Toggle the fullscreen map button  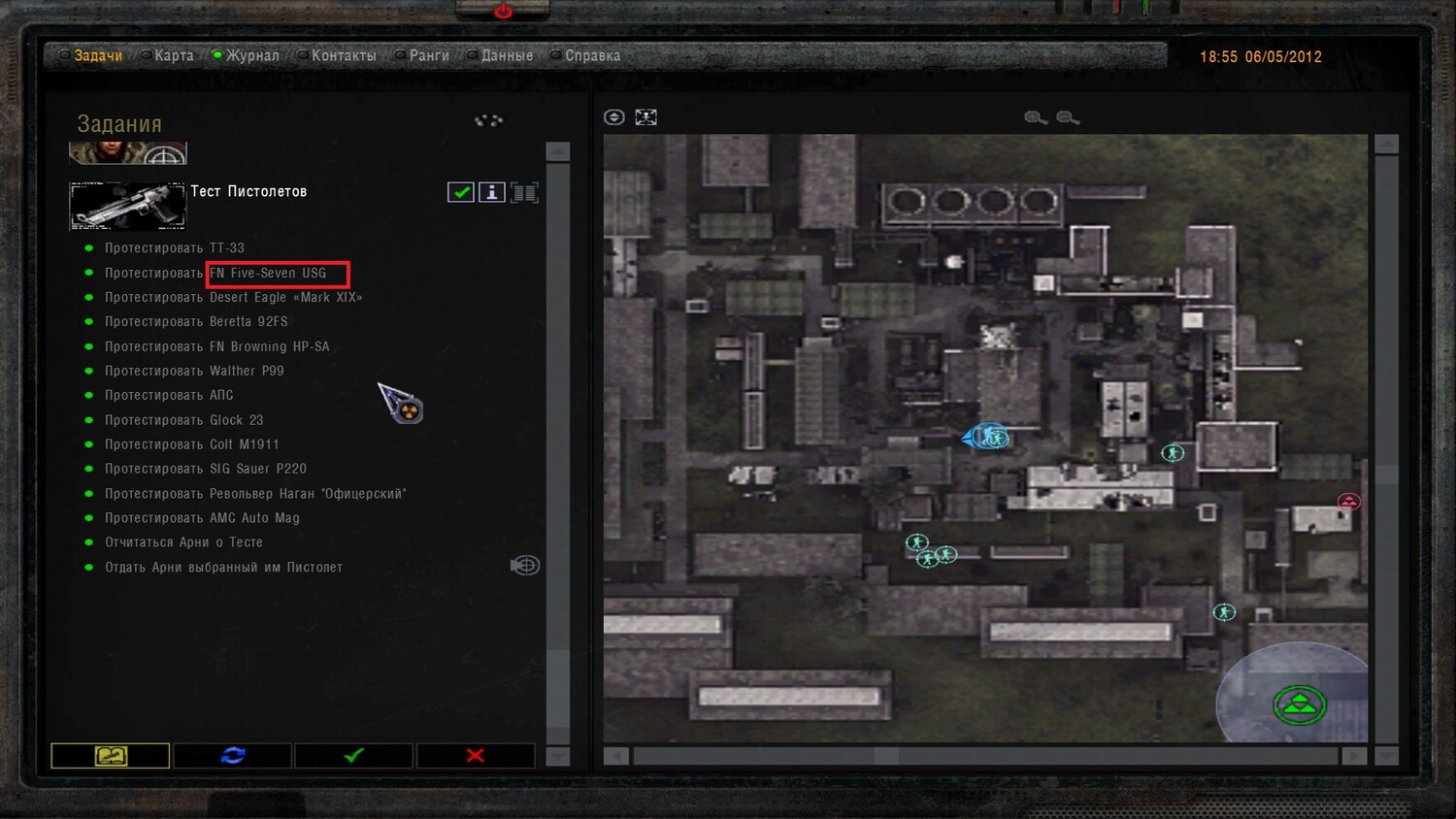tap(645, 117)
